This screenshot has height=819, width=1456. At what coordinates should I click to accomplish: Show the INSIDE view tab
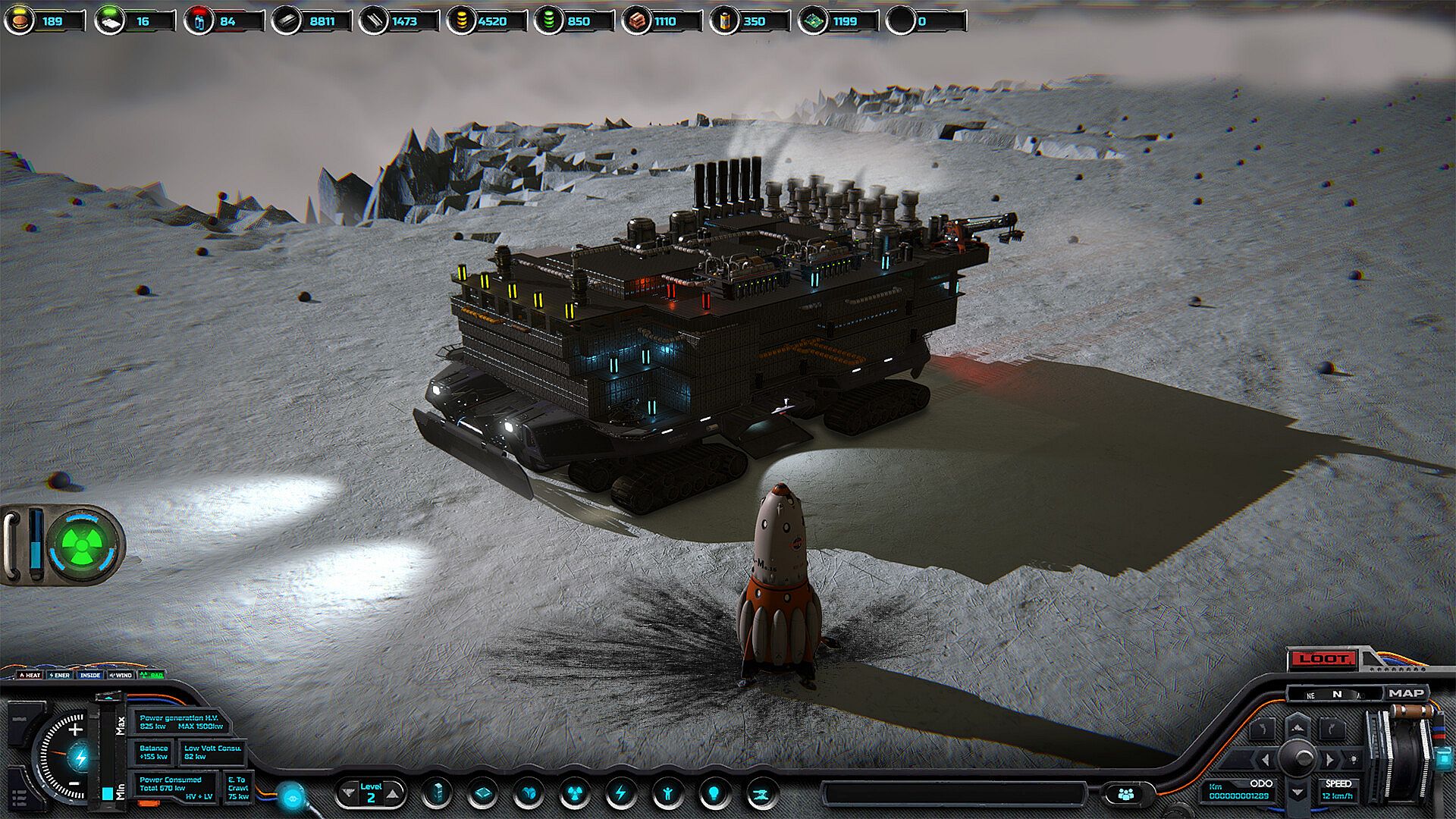(90, 675)
